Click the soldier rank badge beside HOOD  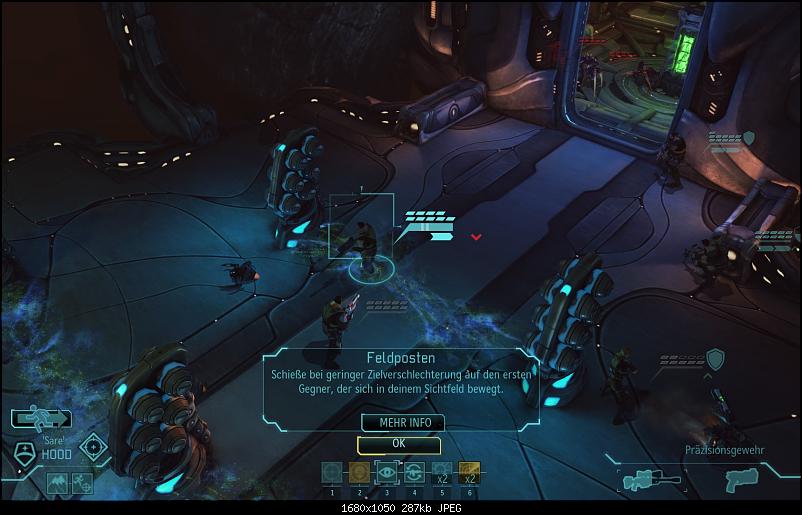(24, 452)
